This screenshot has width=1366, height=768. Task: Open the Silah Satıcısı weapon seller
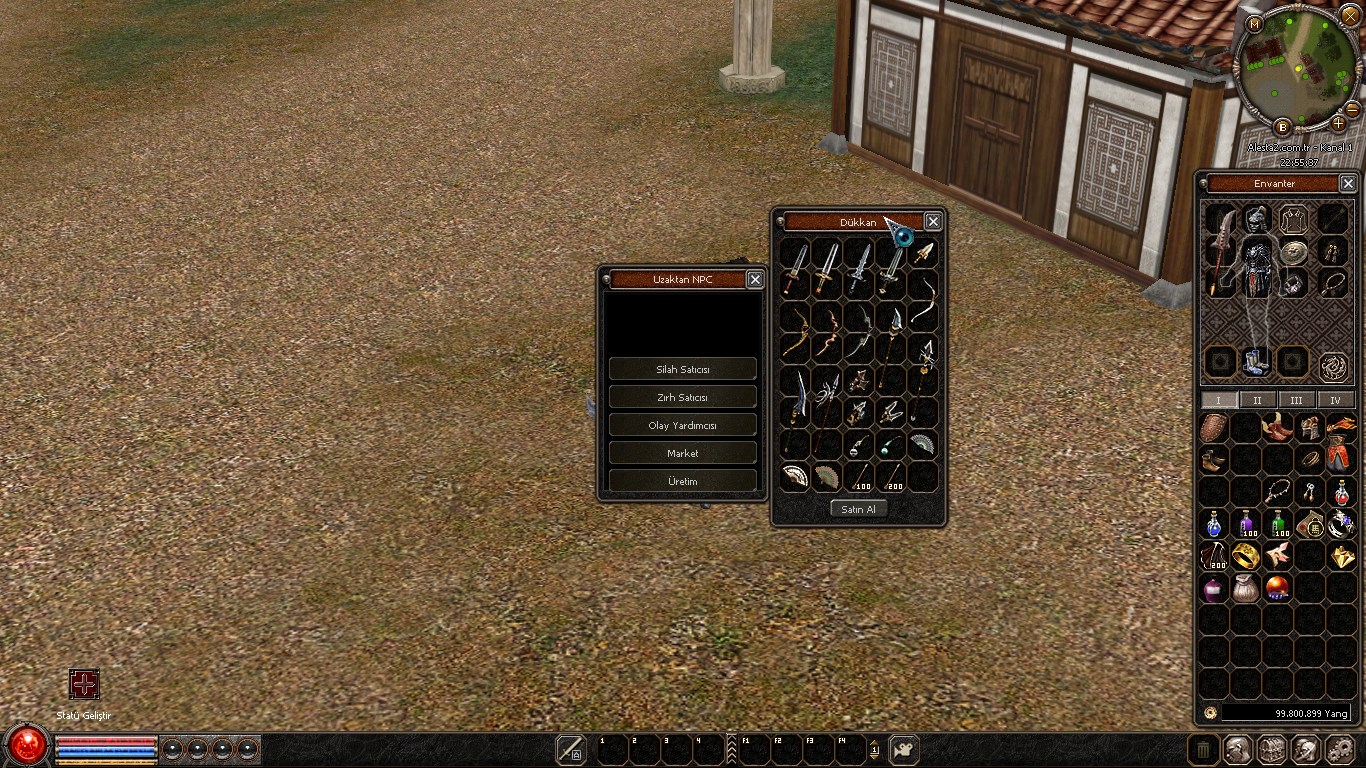click(x=682, y=369)
